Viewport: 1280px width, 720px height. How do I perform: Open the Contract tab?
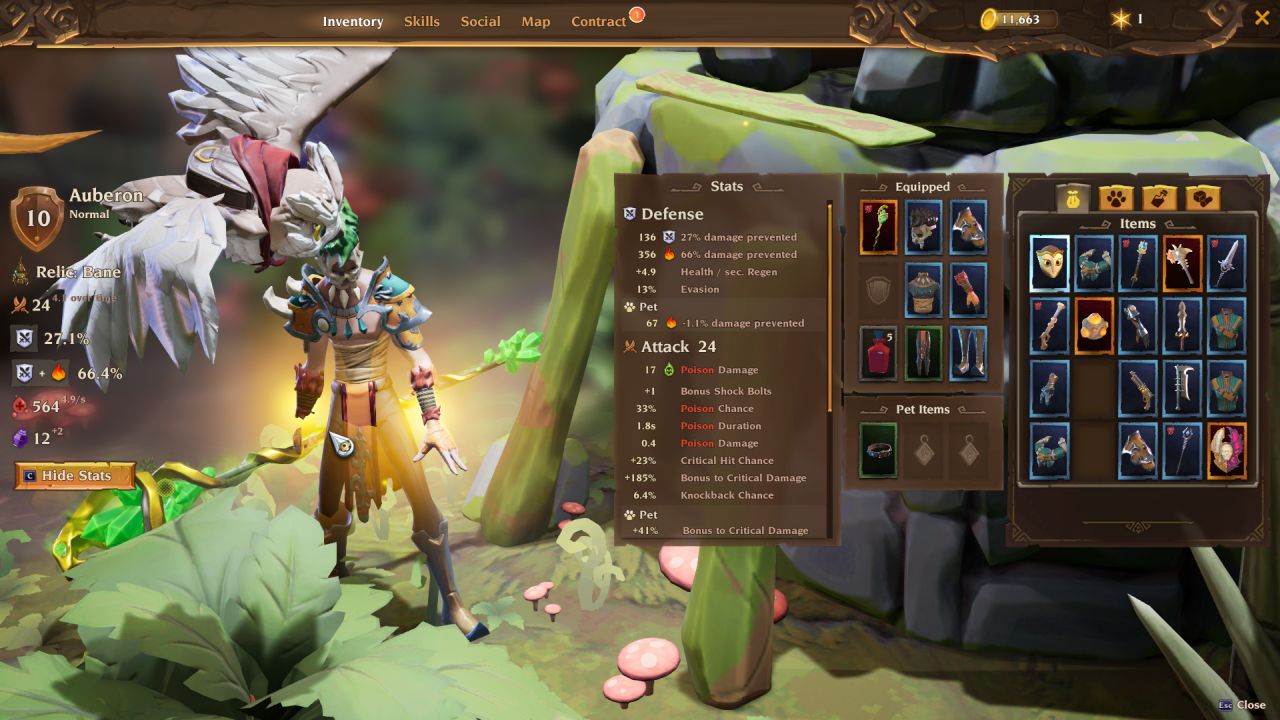coord(598,21)
